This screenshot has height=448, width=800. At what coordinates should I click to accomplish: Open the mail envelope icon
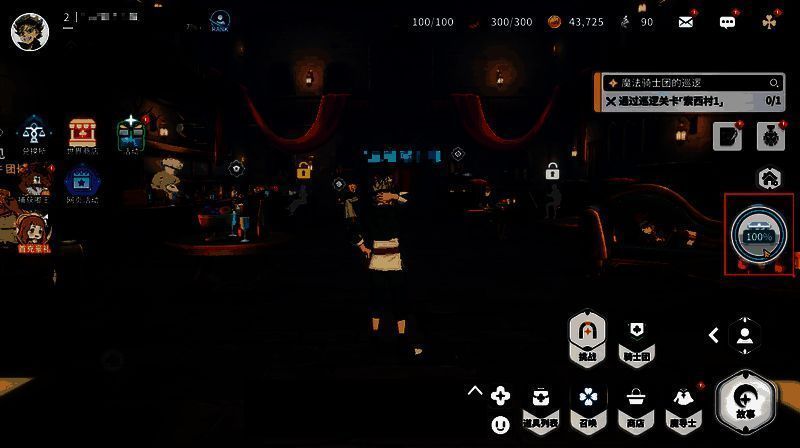(x=686, y=21)
